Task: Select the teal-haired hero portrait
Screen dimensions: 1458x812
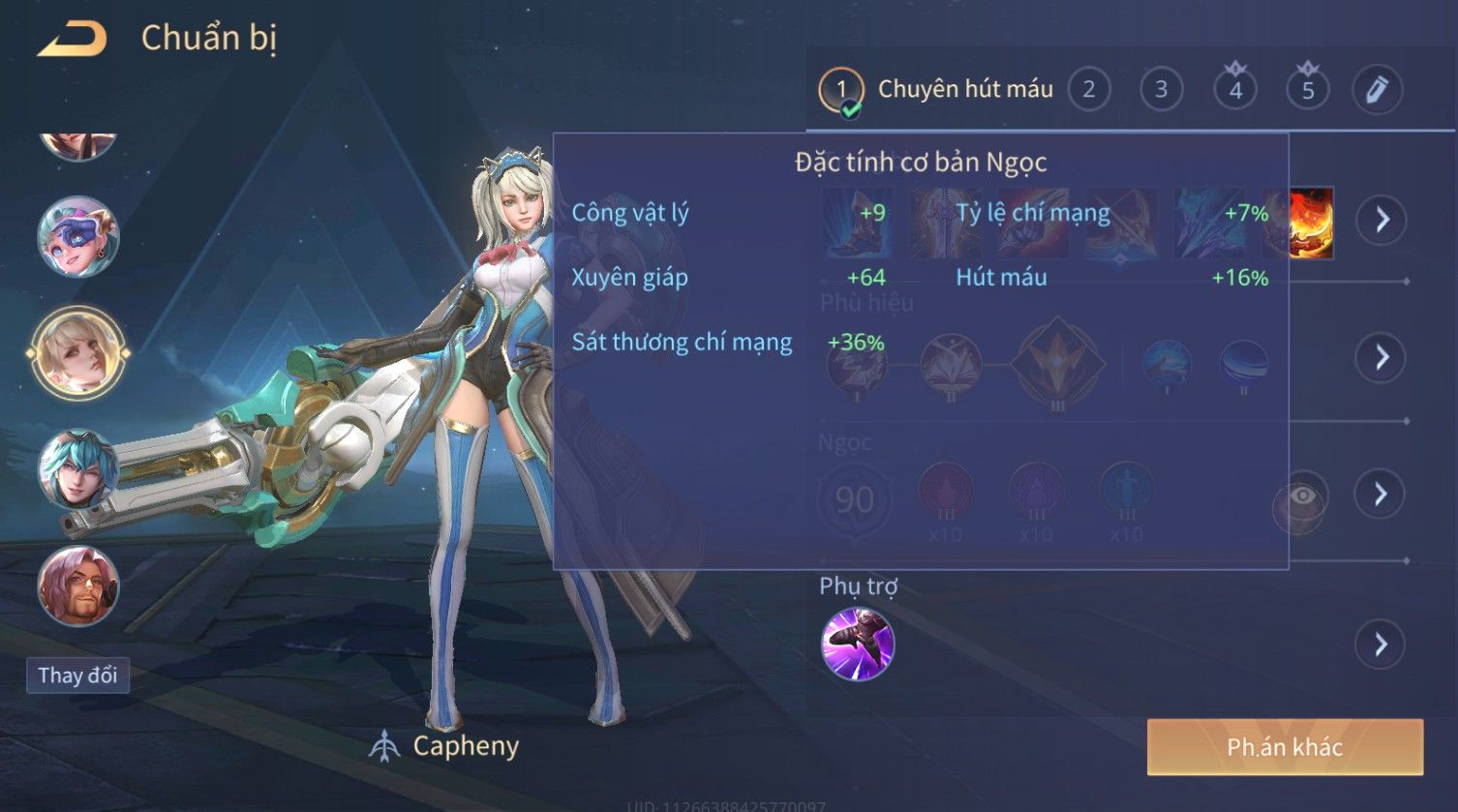Action: coord(78,469)
